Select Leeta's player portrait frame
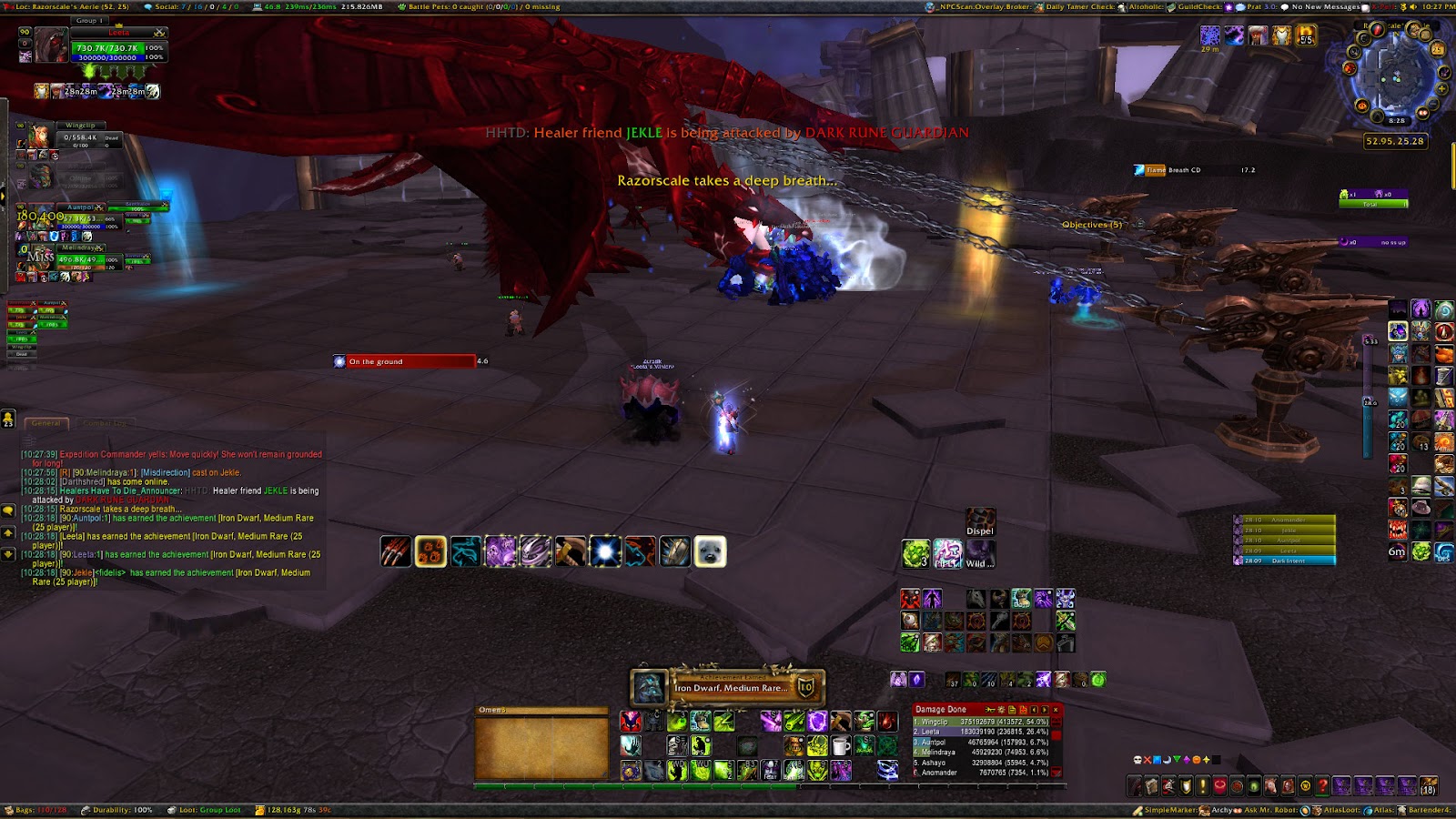 point(50,45)
